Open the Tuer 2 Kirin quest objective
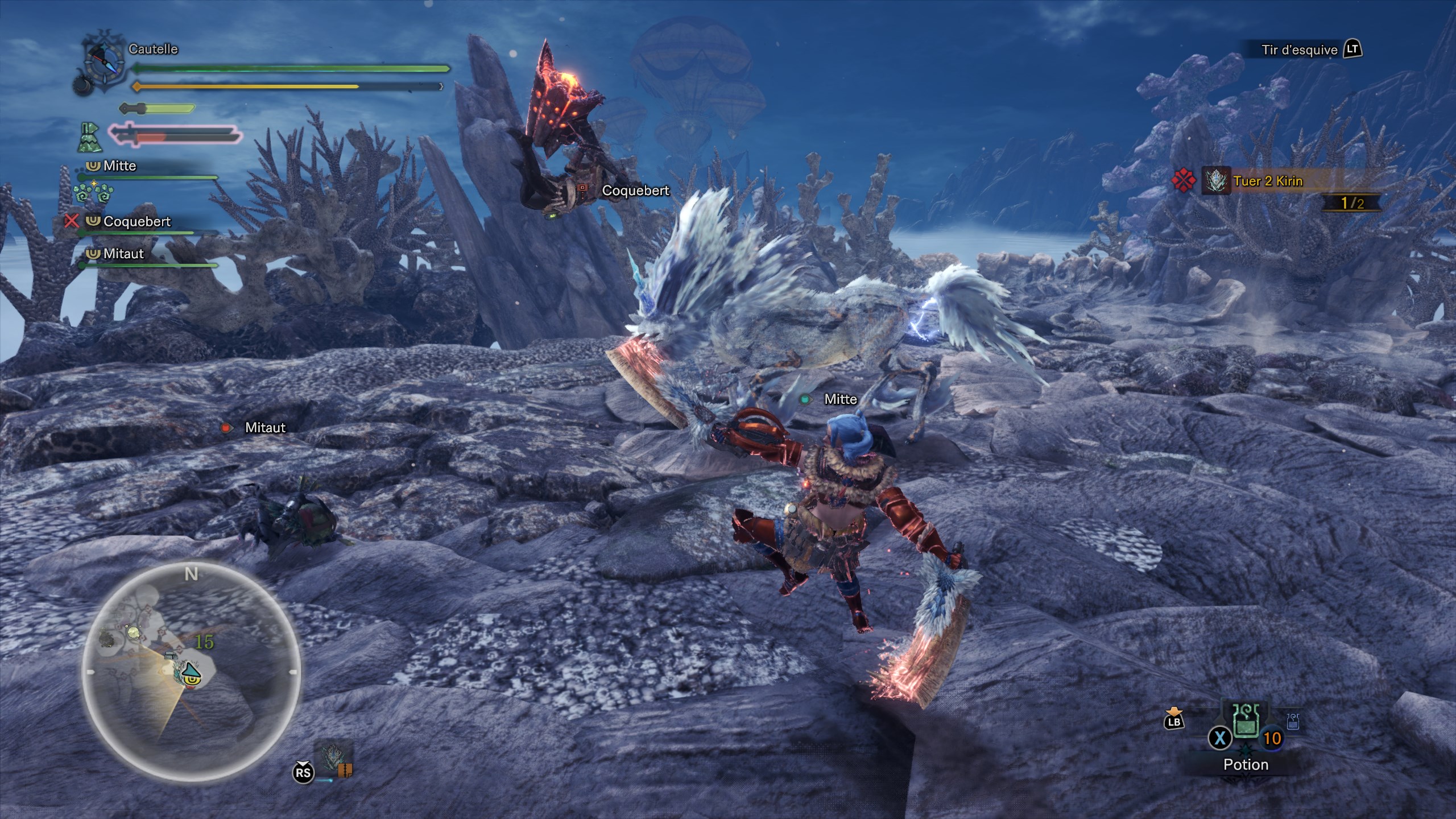Viewport: 1456px width, 819px height. coord(1268,181)
